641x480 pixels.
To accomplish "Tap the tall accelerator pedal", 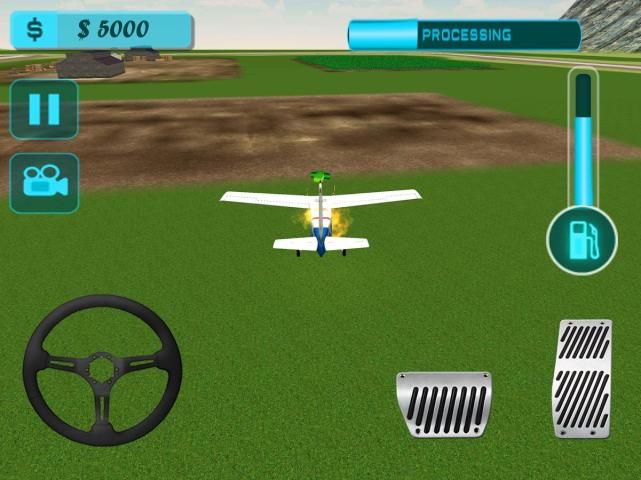I will tap(583, 379).
